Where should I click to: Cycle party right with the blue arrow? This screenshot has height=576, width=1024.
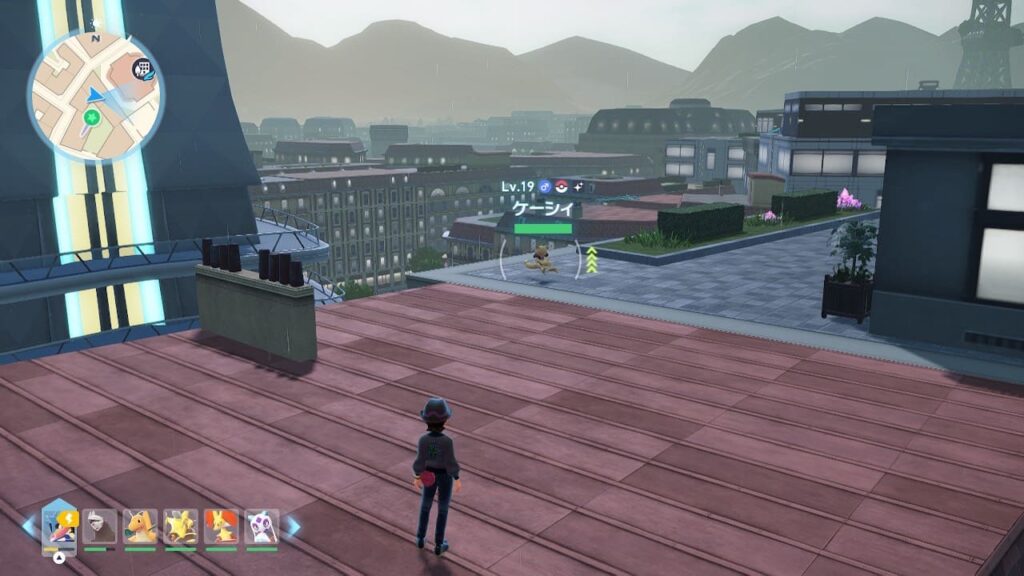[294, 526]
